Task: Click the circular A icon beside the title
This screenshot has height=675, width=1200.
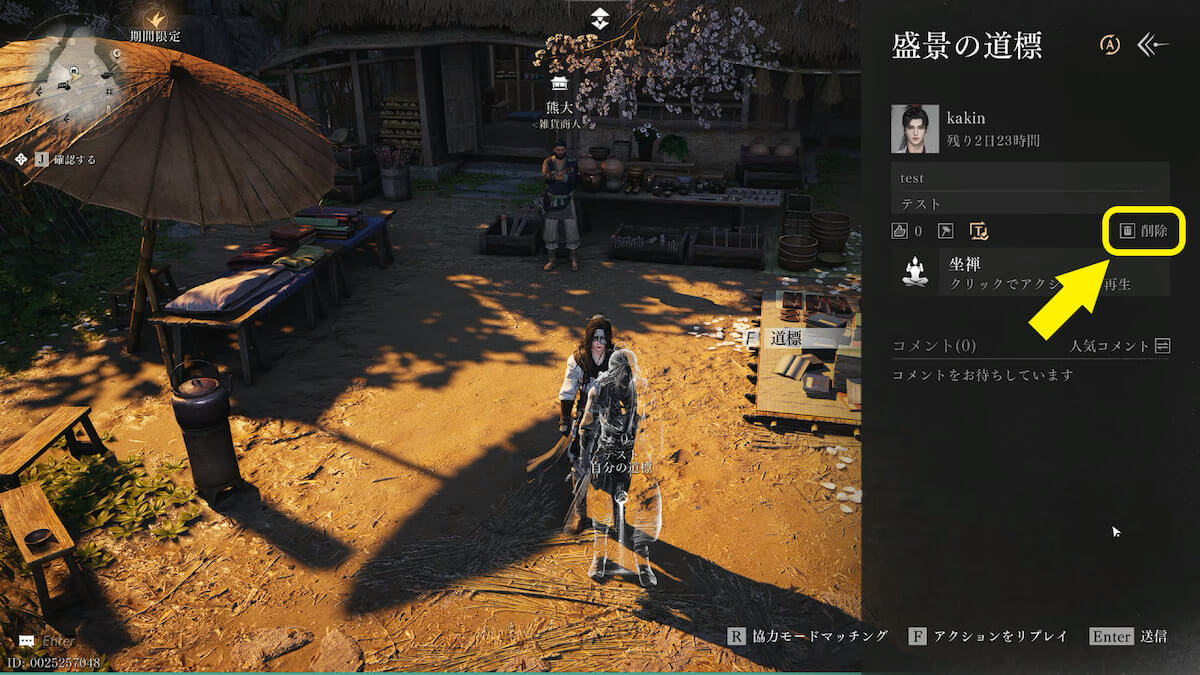Action: (1110, 45)
